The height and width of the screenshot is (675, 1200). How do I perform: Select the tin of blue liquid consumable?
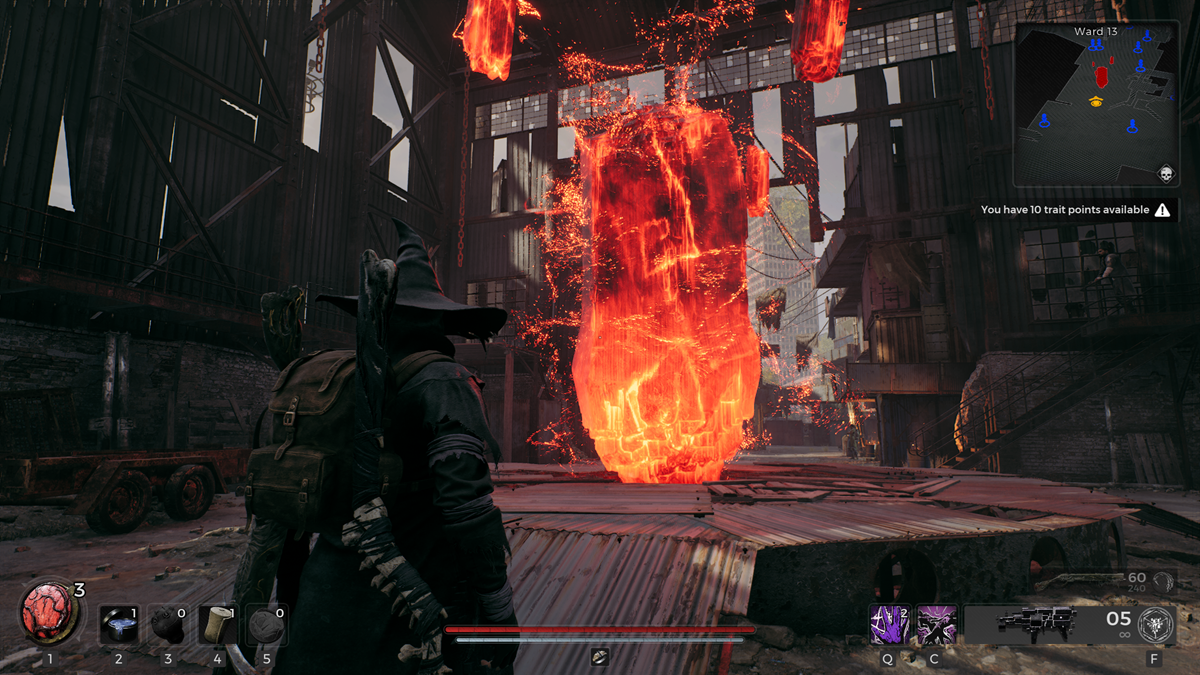(118, 624)
